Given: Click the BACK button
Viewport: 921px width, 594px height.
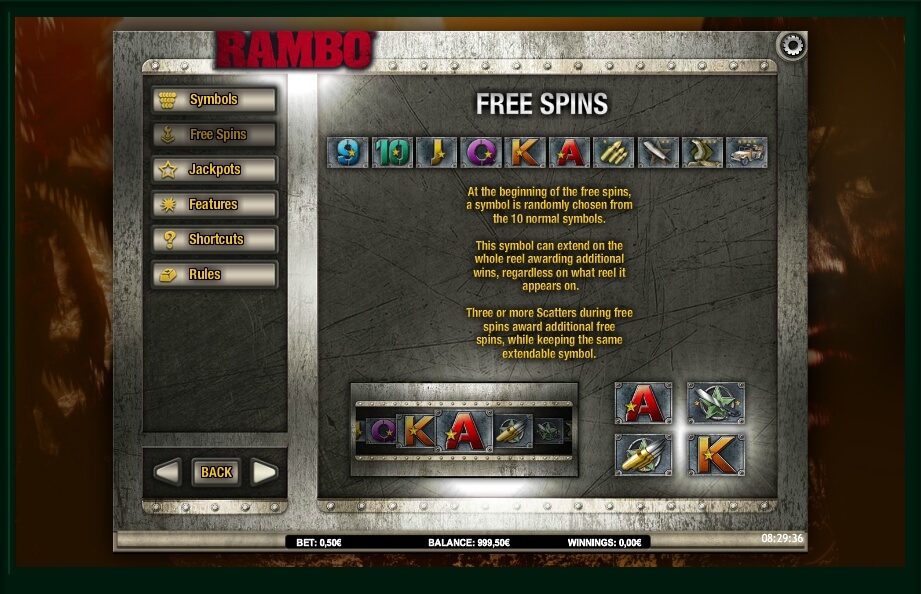Looking at the screenshot, I should (216, 472).
